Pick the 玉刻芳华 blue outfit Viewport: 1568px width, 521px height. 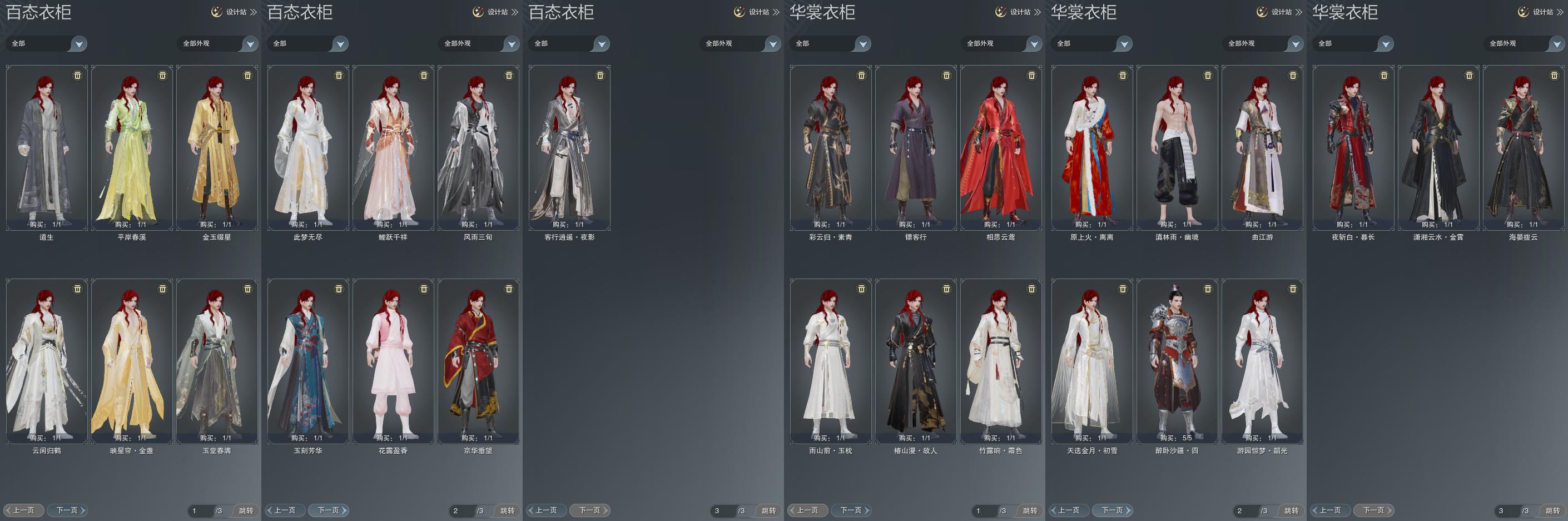click(x=308, y=361)
